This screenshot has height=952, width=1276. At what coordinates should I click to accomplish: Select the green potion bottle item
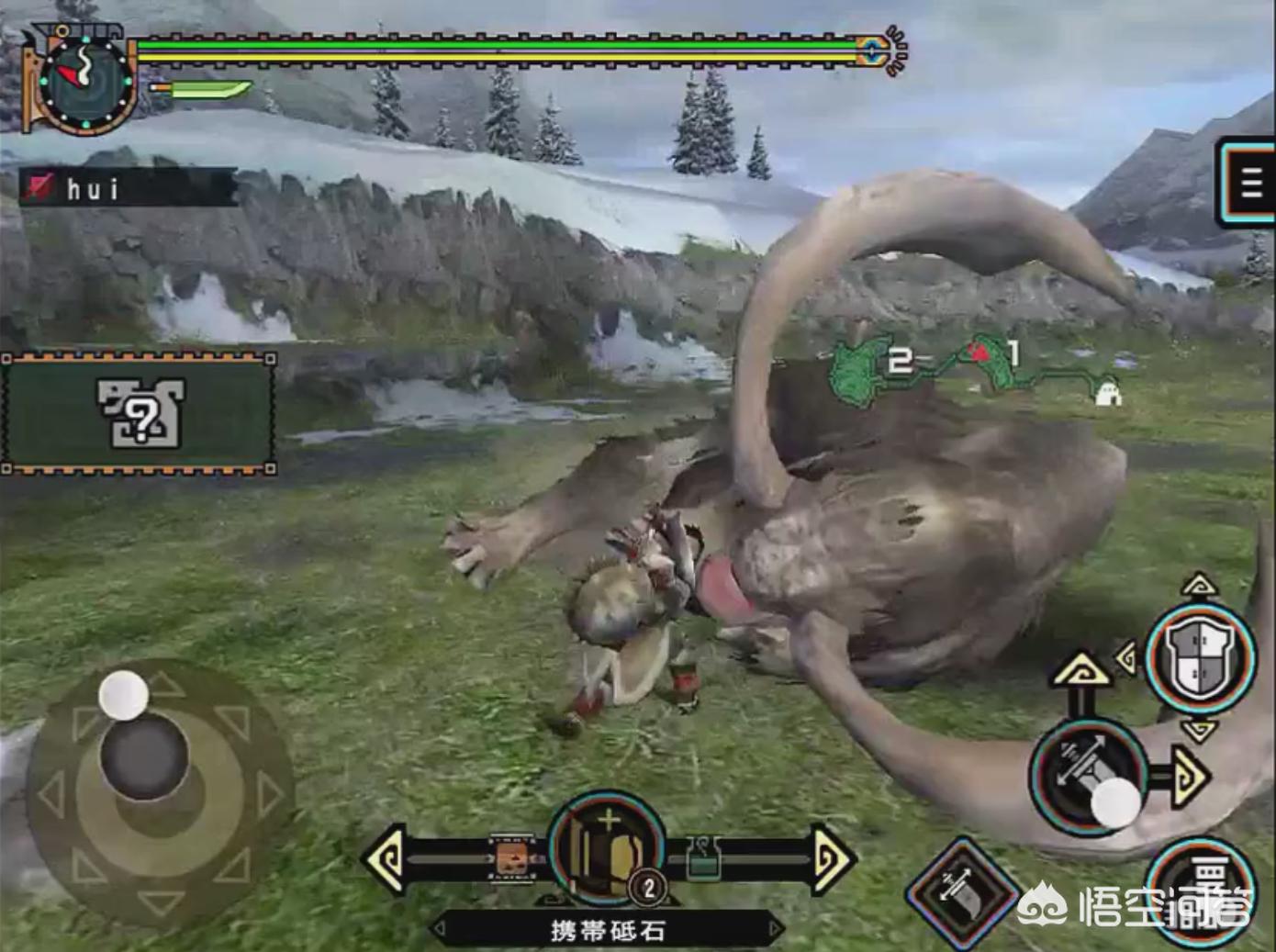pyautogui.click(x=703, y=859)
